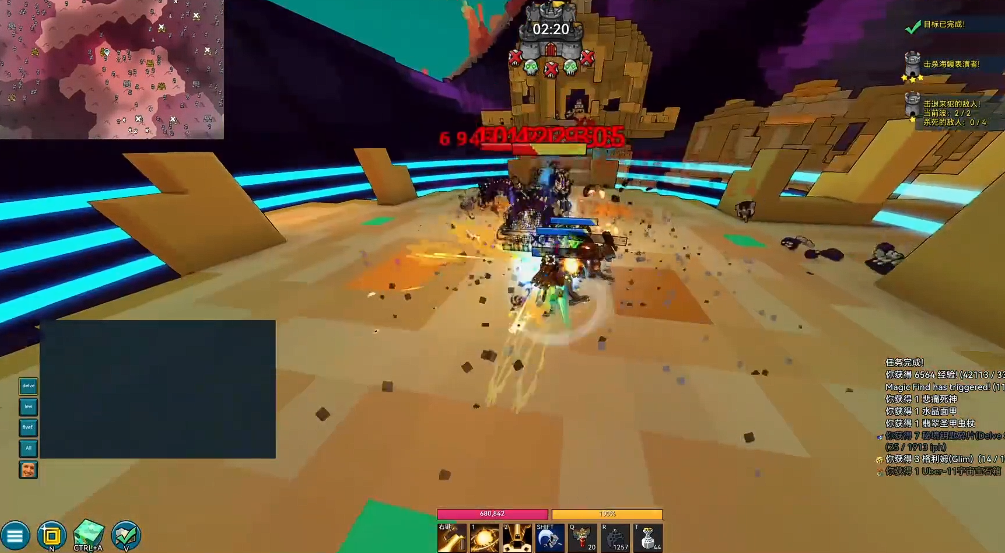
Task: Click inside the dark chat window
Action: click(157, 388)
